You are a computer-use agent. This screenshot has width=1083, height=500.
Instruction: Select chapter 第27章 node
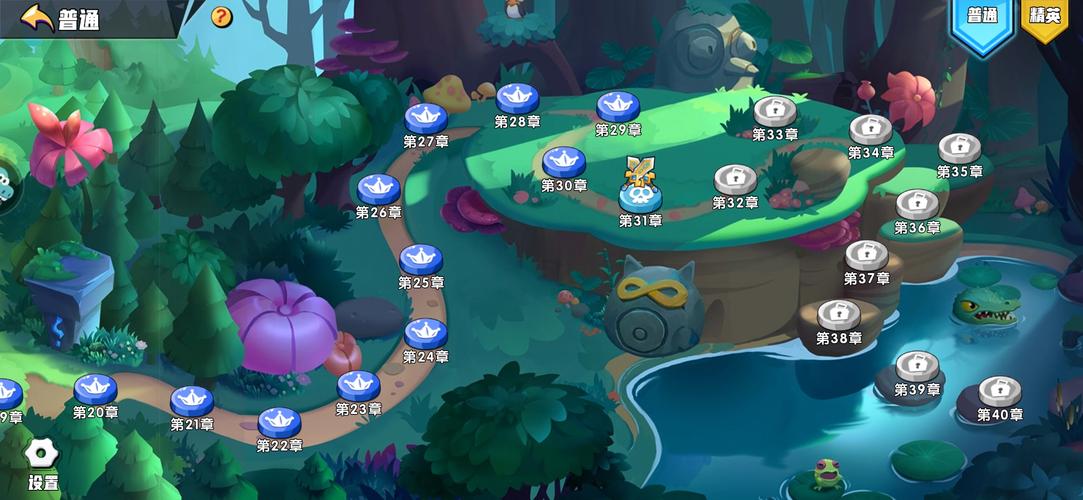[426, 117]
